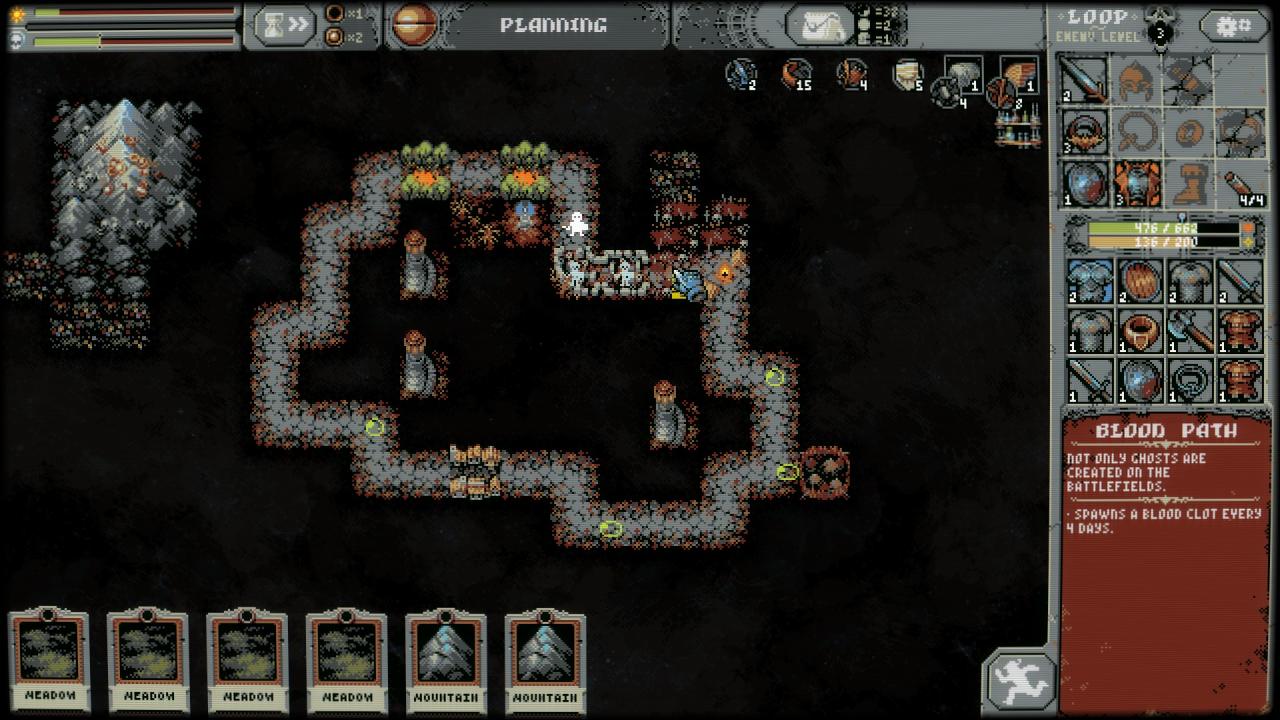Select the equipped sword slot

tap(1085, 80)
